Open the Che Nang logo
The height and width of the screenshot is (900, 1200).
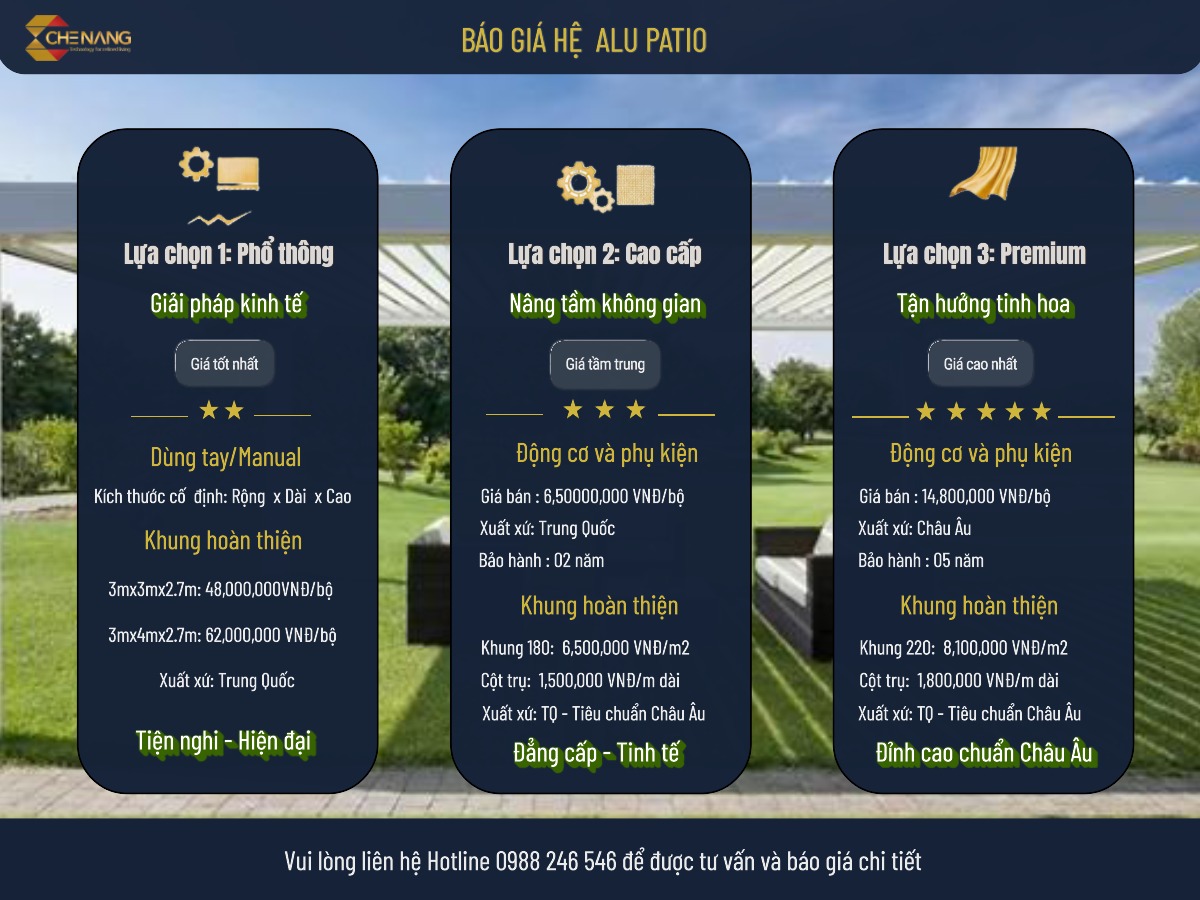coord(78,39)
